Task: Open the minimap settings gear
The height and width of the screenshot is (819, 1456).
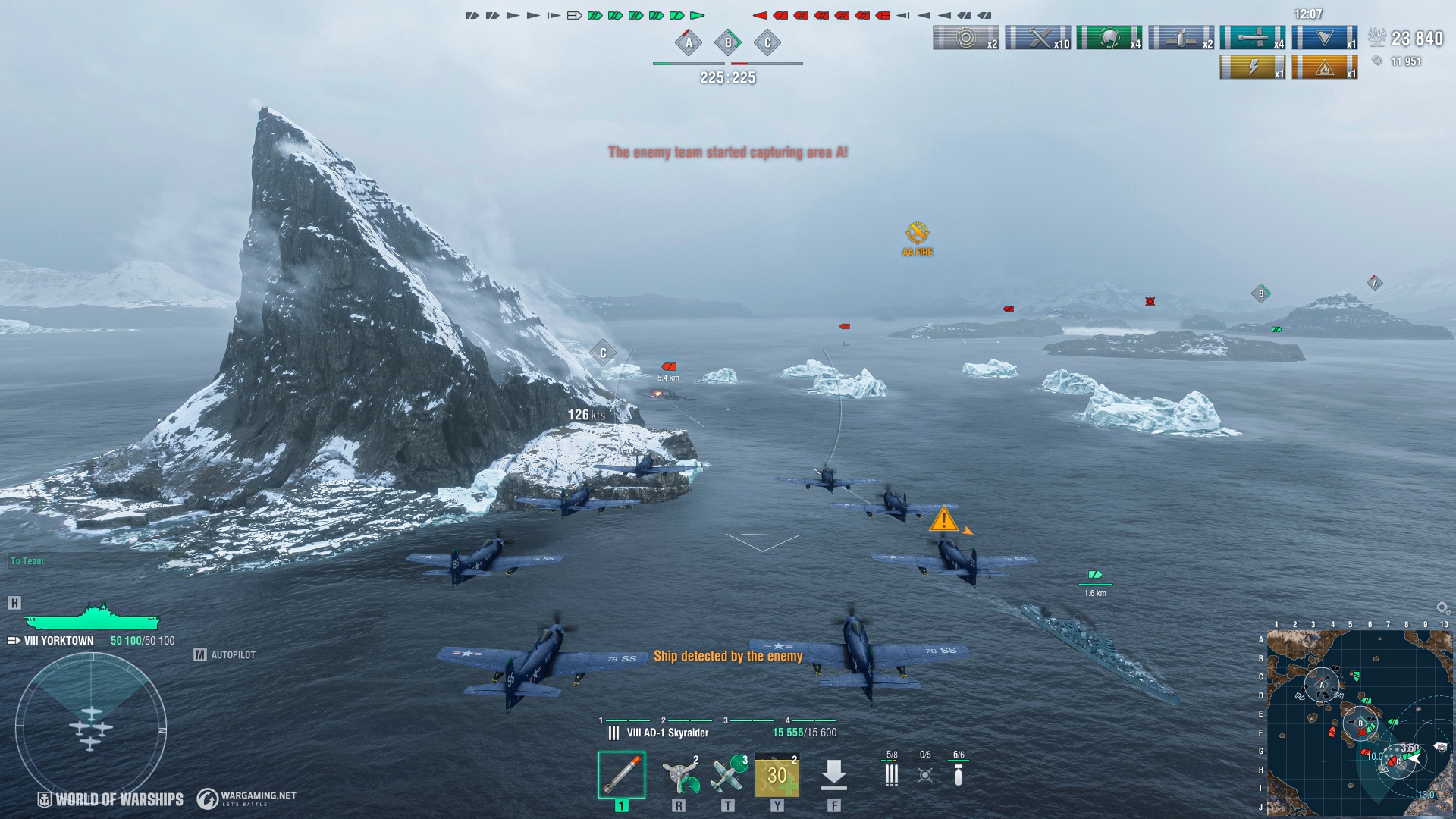Action: coord(1442,608)
